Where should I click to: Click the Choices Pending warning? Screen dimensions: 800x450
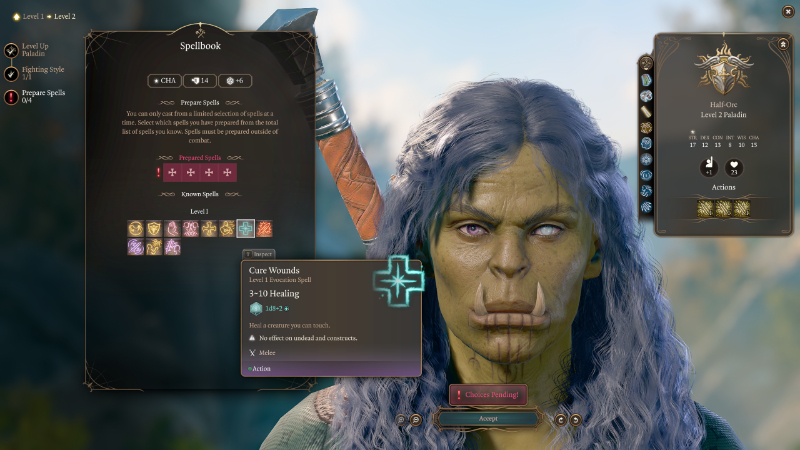pos(487,395)
